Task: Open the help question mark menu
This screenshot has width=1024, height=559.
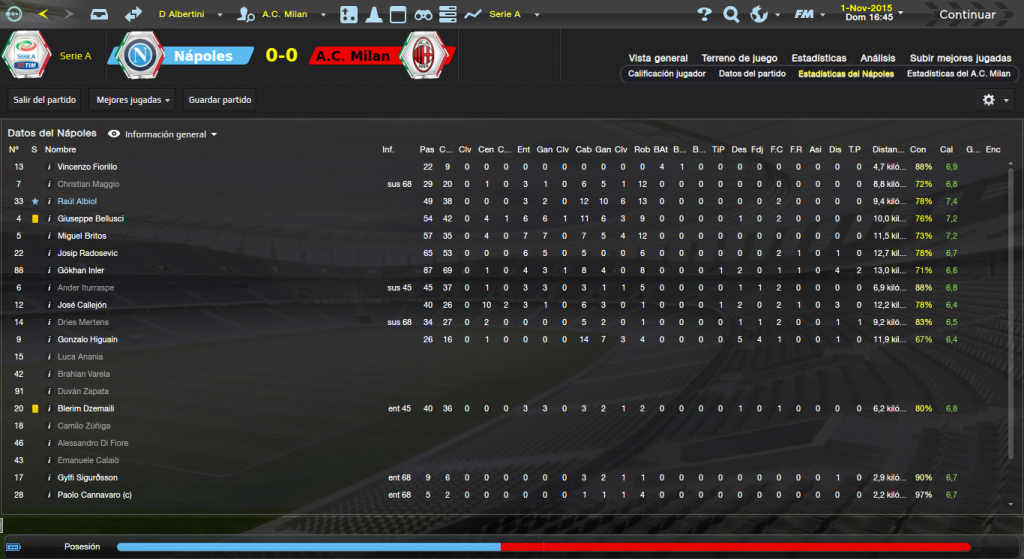Action: 704,15
